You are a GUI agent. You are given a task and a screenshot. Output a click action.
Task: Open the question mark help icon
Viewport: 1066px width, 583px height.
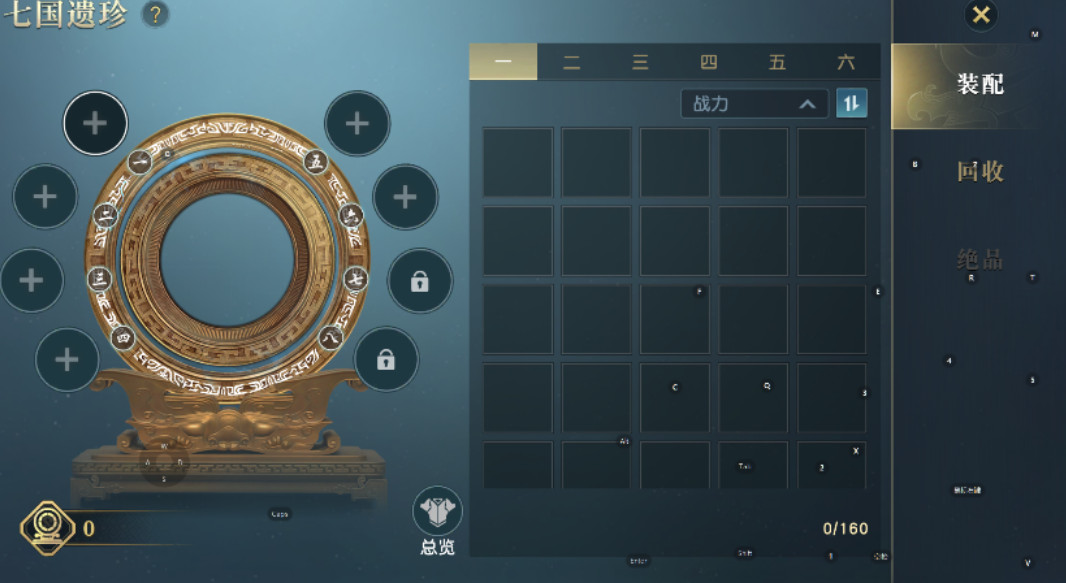[x=155, y=15]
